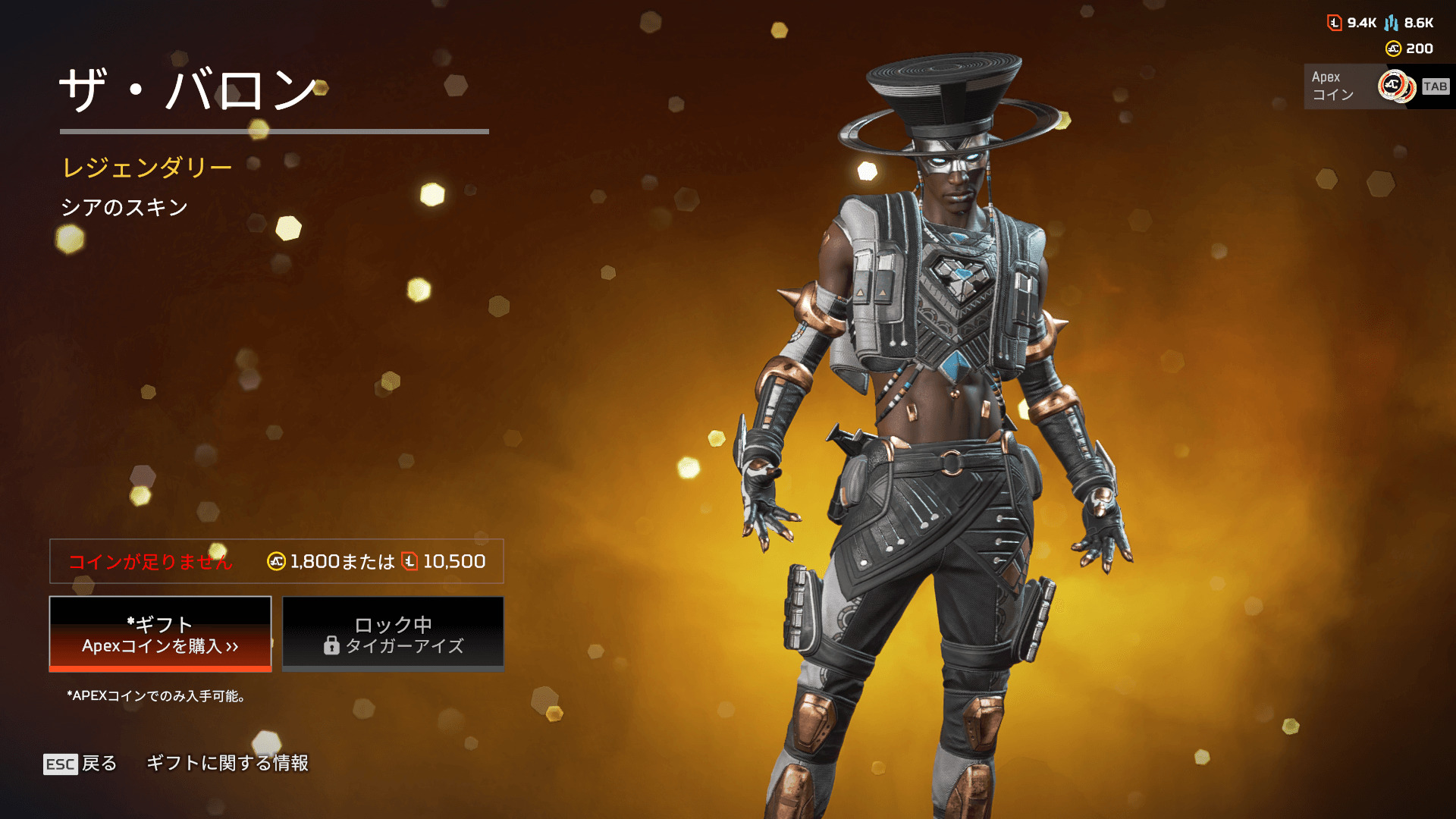Click the gift Apex Coins purchase button
This screenshot has height=819, width=1456.
[x=160, y=634]
